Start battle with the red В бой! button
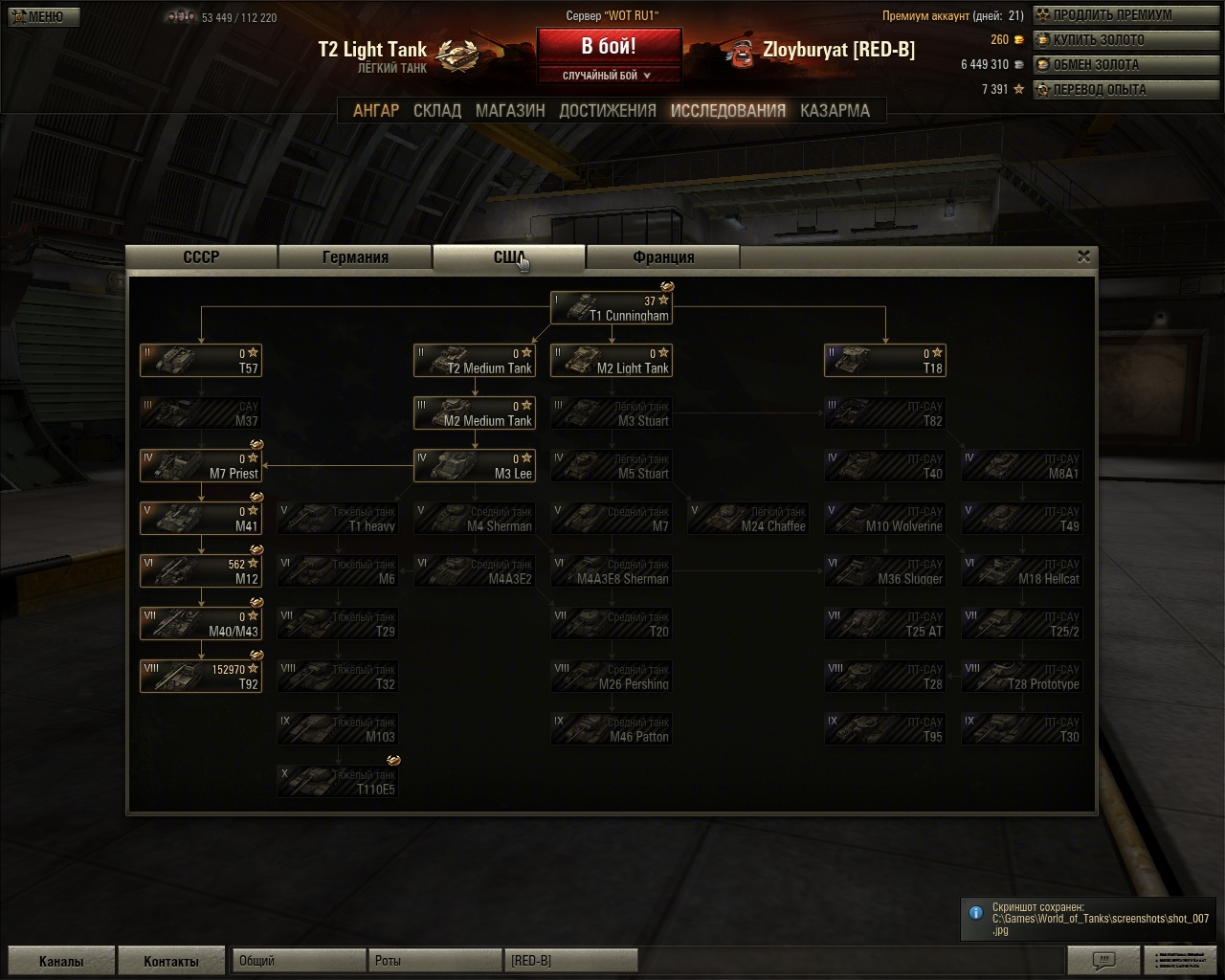The image size is (1225, 980). coord(609,46)
